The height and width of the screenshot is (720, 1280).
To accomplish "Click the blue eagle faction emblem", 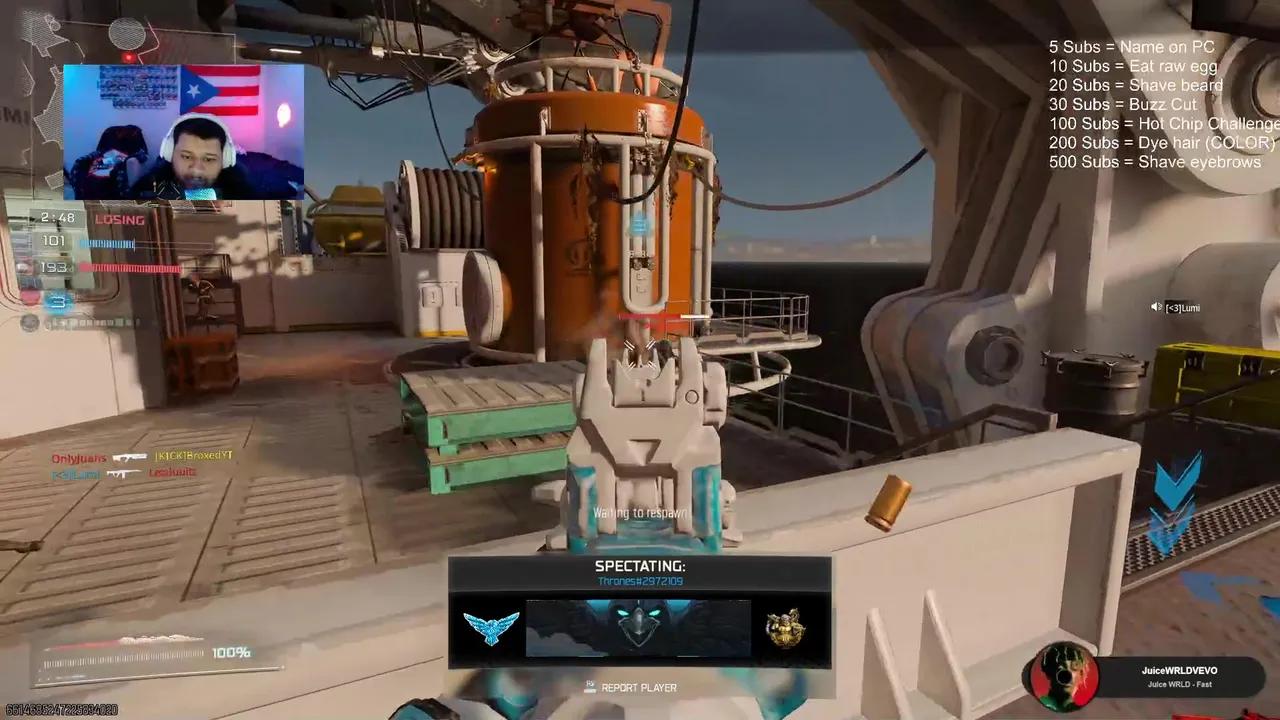I will point(490,627).
